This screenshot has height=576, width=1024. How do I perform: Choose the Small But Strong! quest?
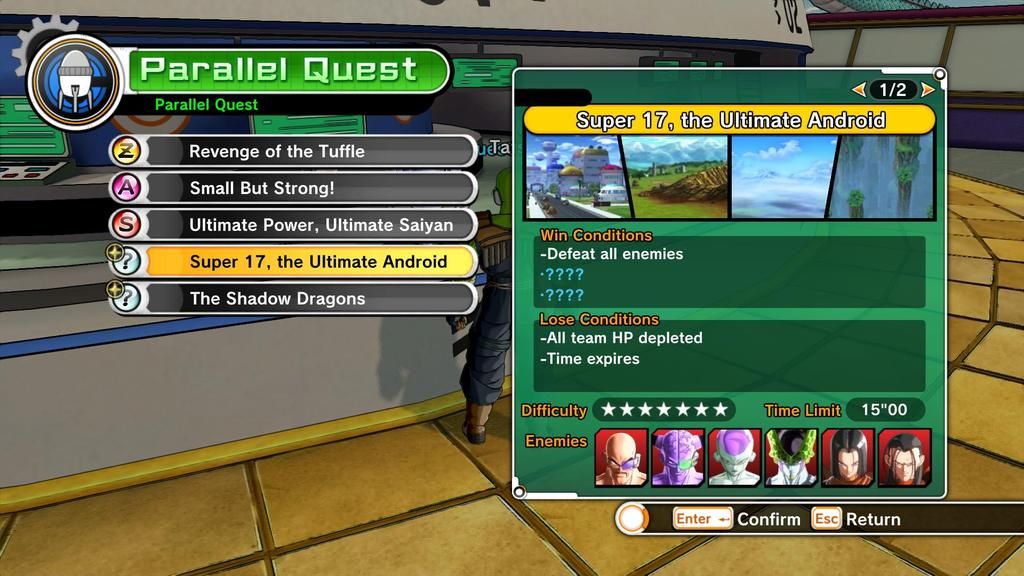pyautogui.click(x=292, y=188)
